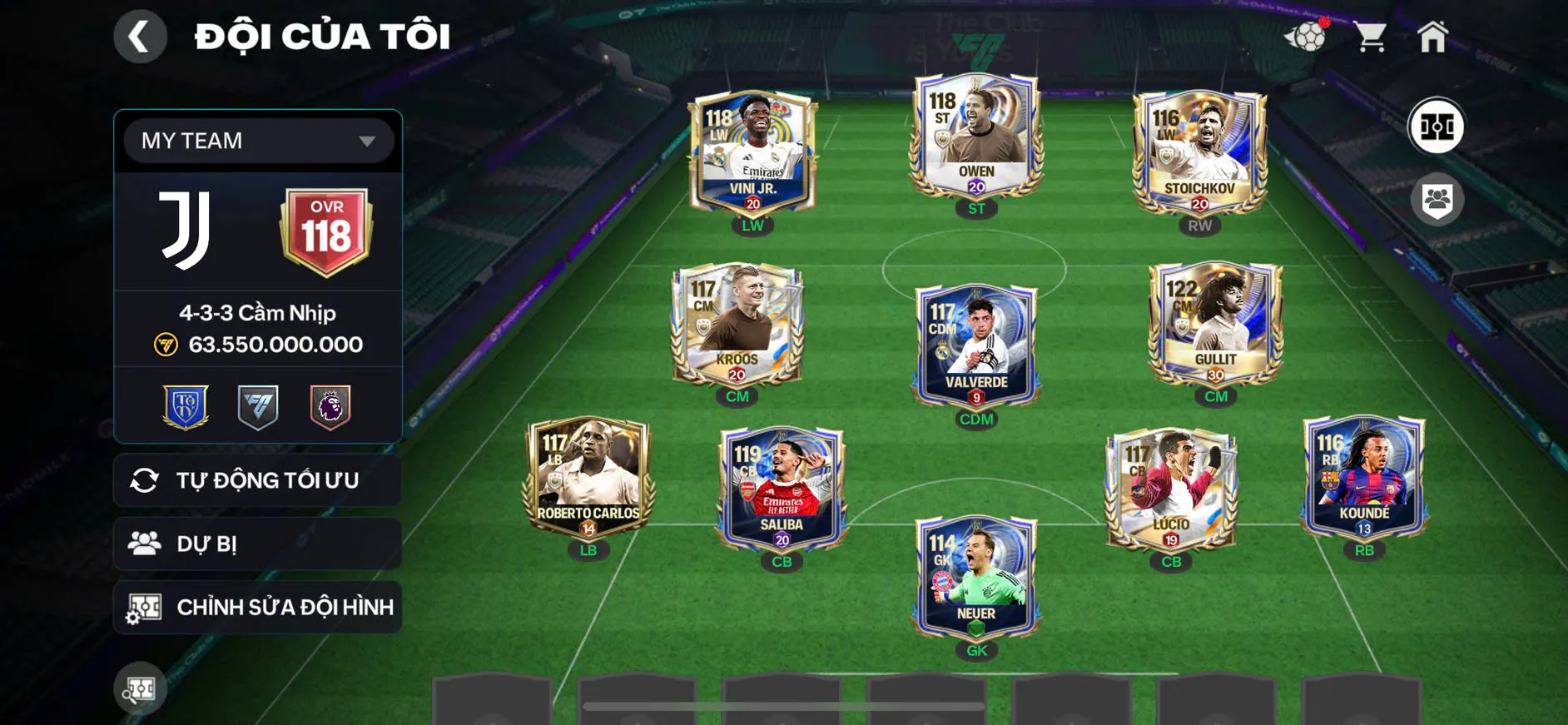The width and height of the screenshot is (1568, 725).
Task: Open DỰ BỊ reserves panel
Action: point(256,544)
